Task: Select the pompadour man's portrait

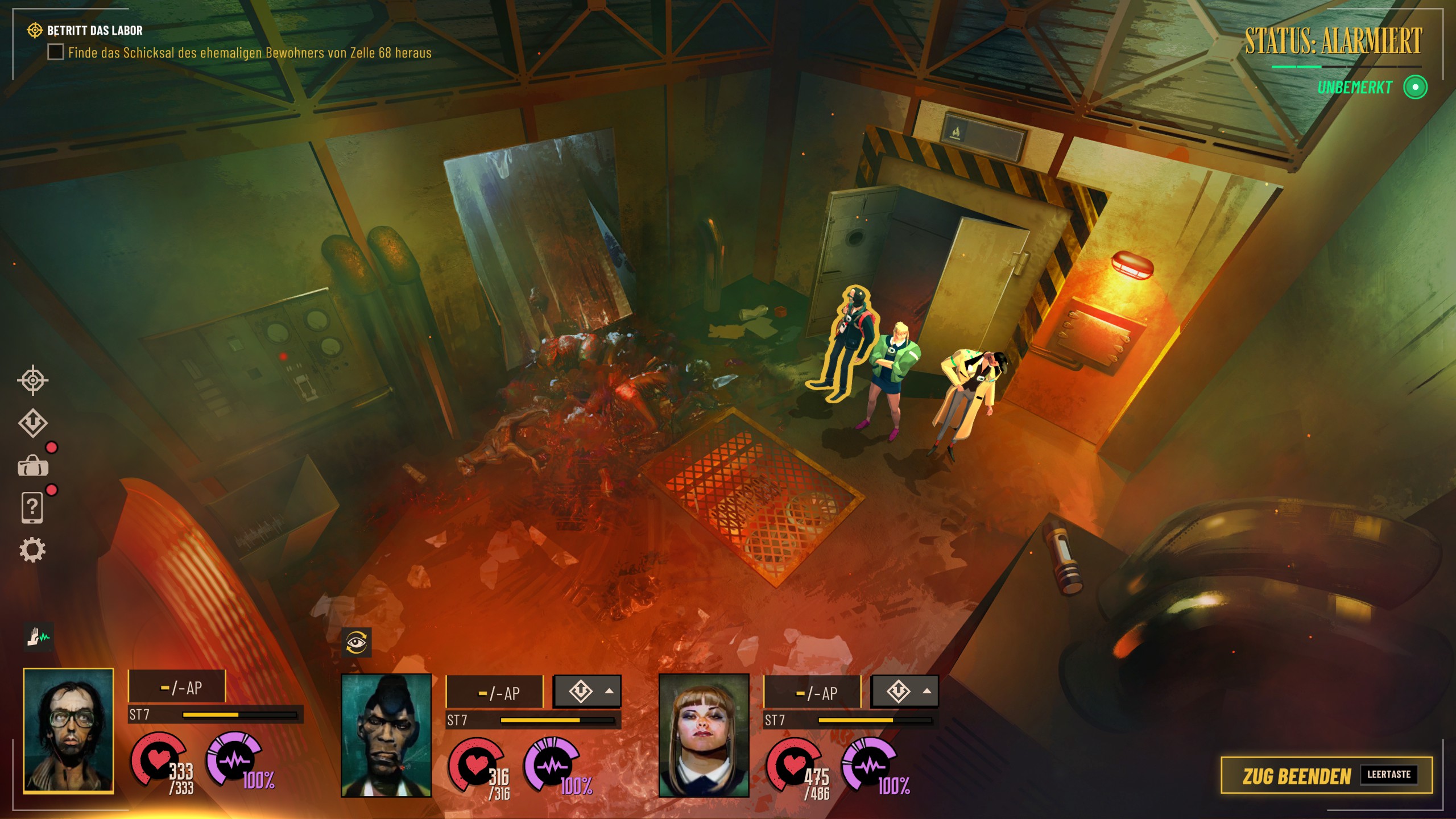Action: click(386, 735)
